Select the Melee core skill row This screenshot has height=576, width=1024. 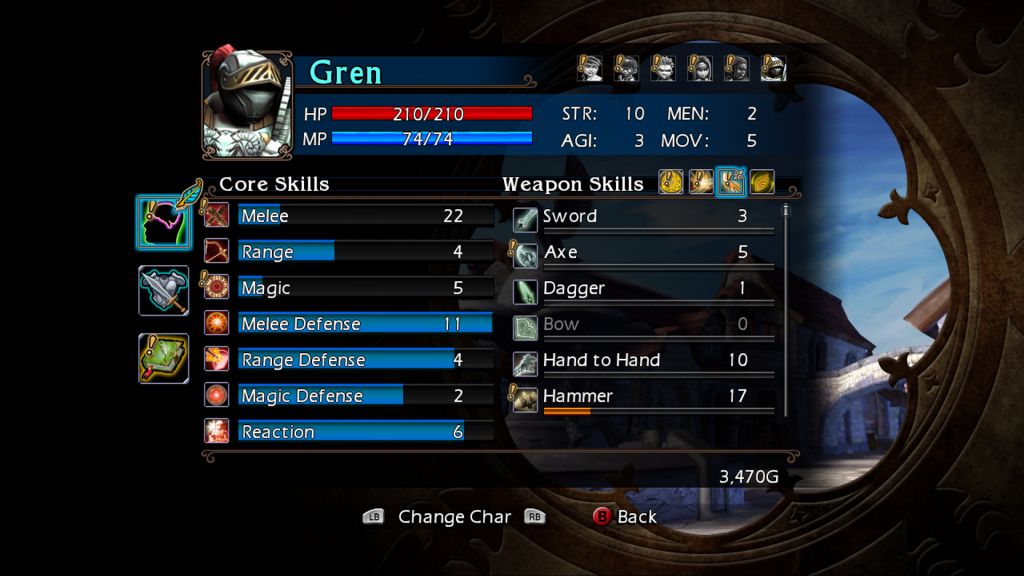click(350, 216)
